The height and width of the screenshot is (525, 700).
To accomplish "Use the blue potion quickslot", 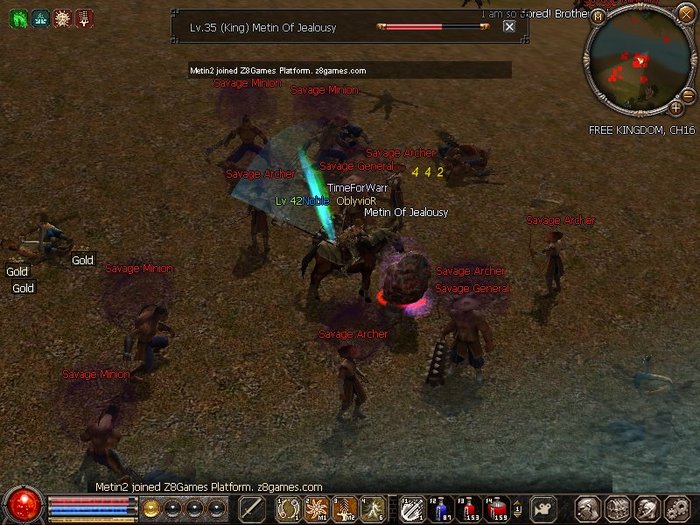I will (441, 509).
